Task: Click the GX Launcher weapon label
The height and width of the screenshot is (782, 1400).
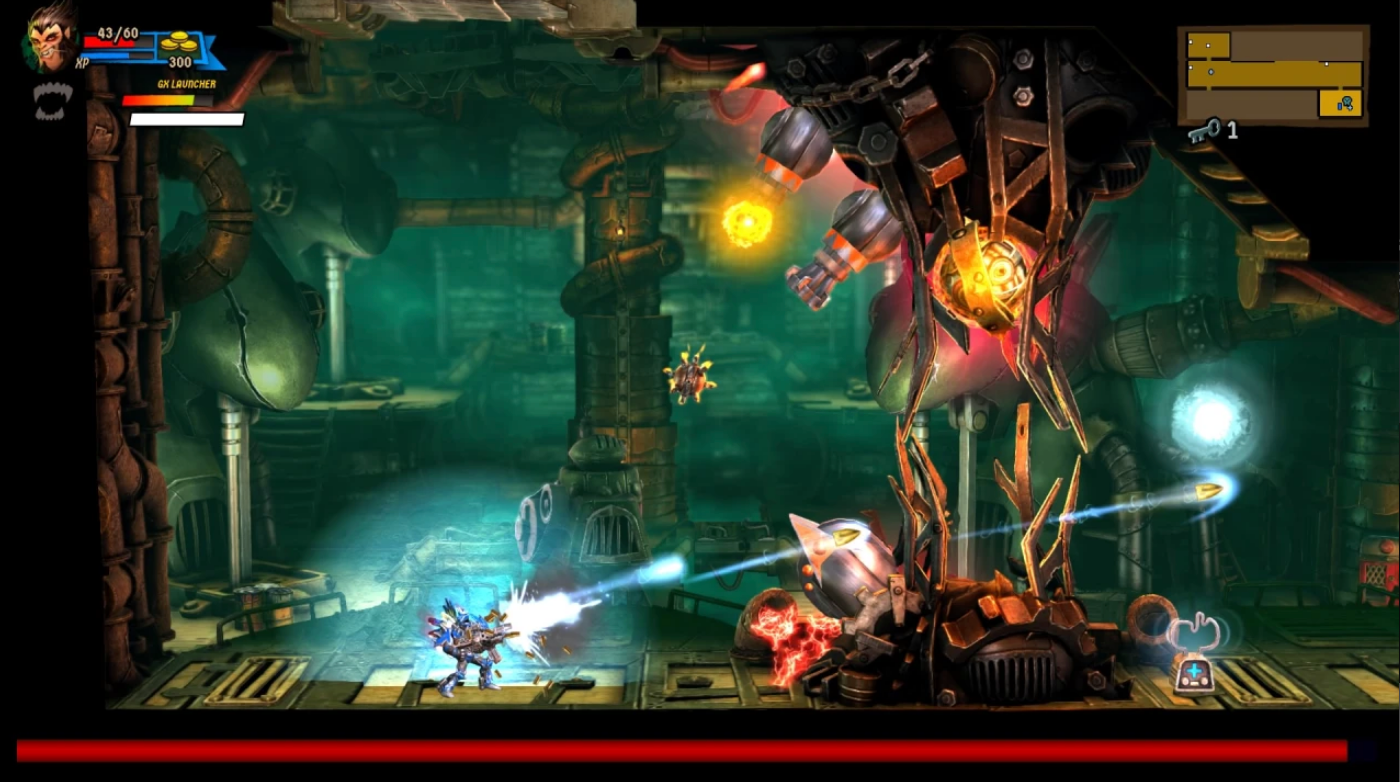Action: point(187,84)
